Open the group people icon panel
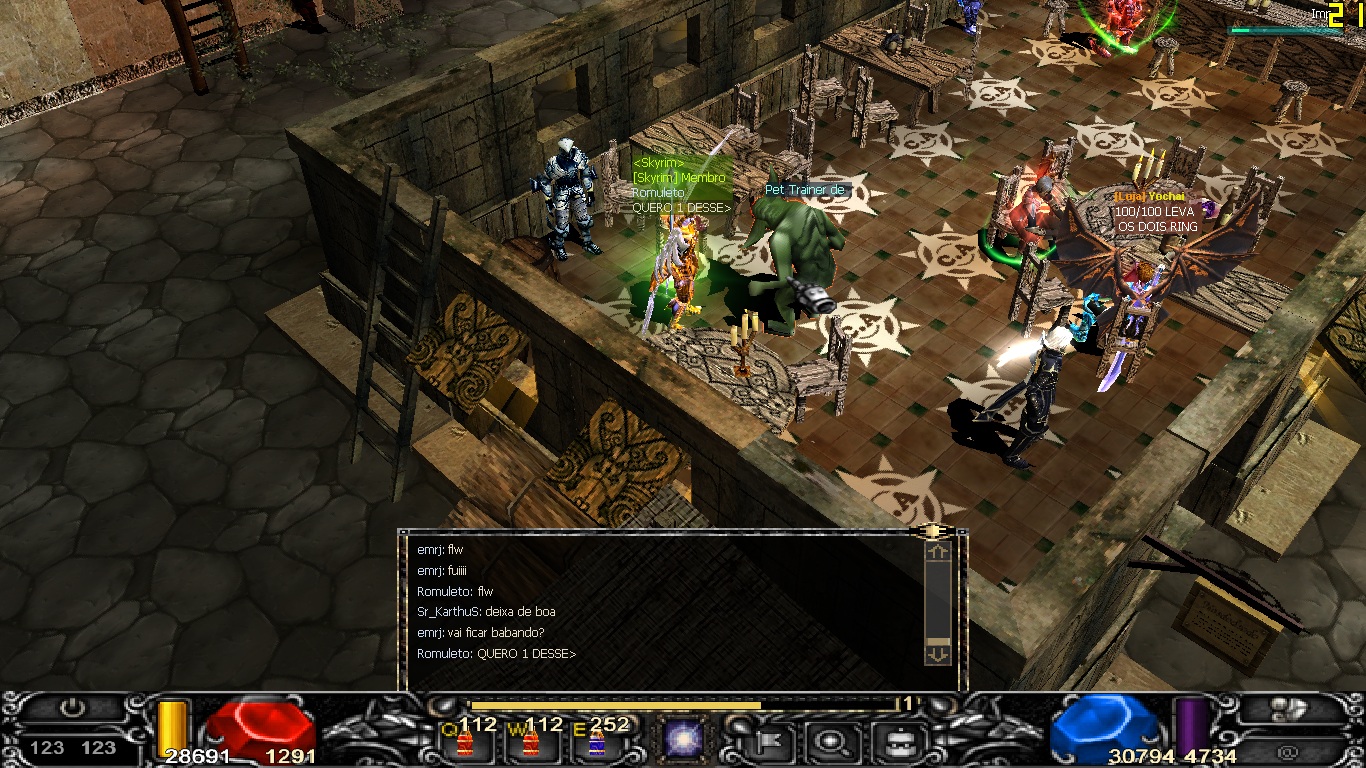The image size is (1366, 768). 1291,709
